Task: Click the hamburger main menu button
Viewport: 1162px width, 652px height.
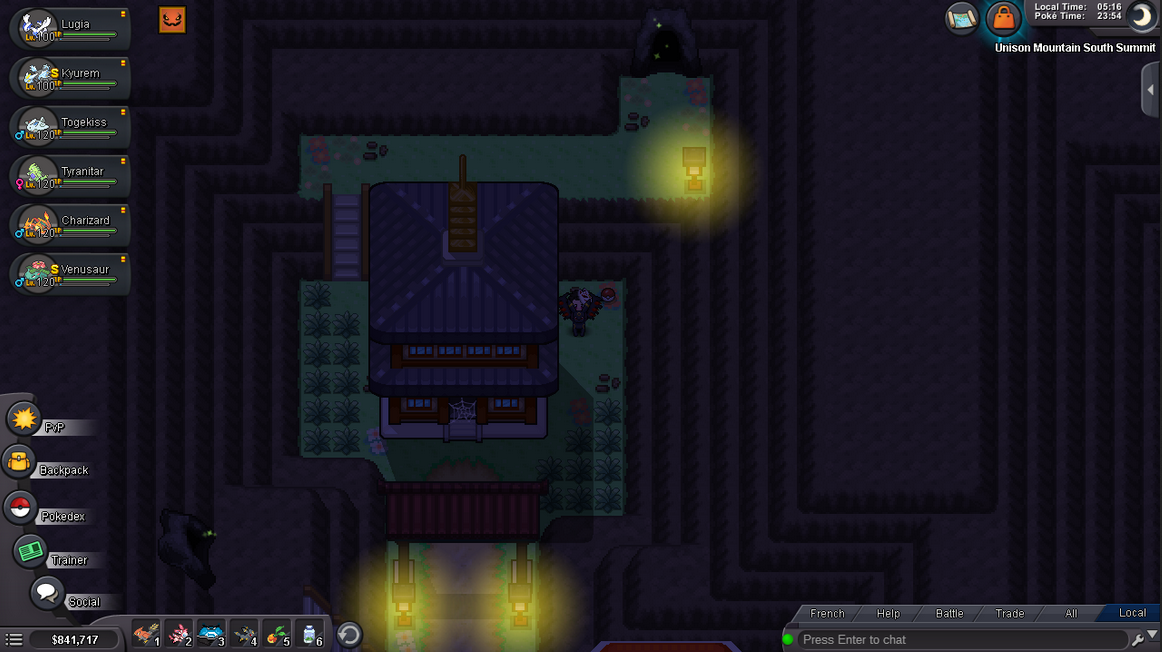Action: [14, 640]
